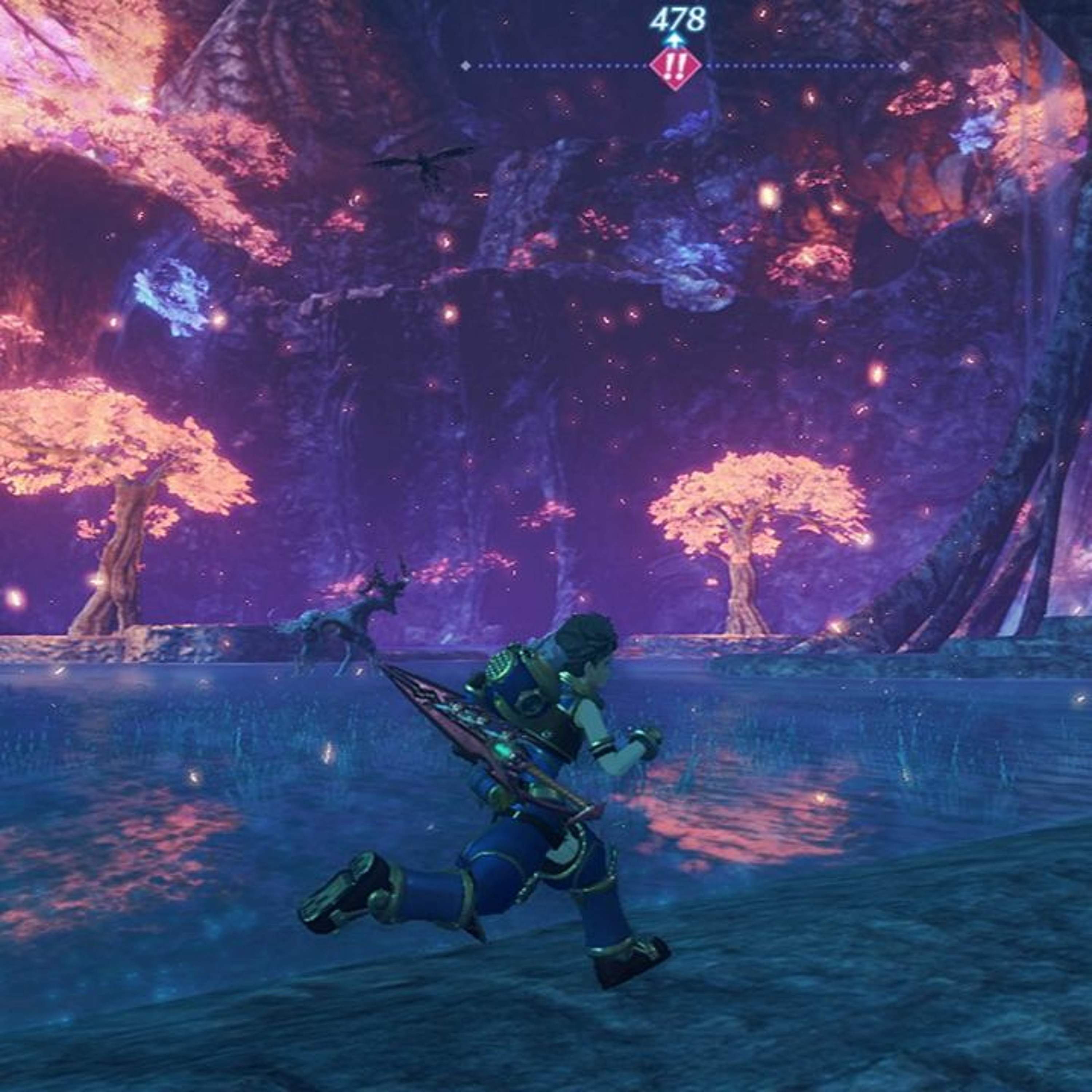The image size is (1092, 1092).
Task: Select the red quest marker on the compass
Action: [x=676, y=67]
